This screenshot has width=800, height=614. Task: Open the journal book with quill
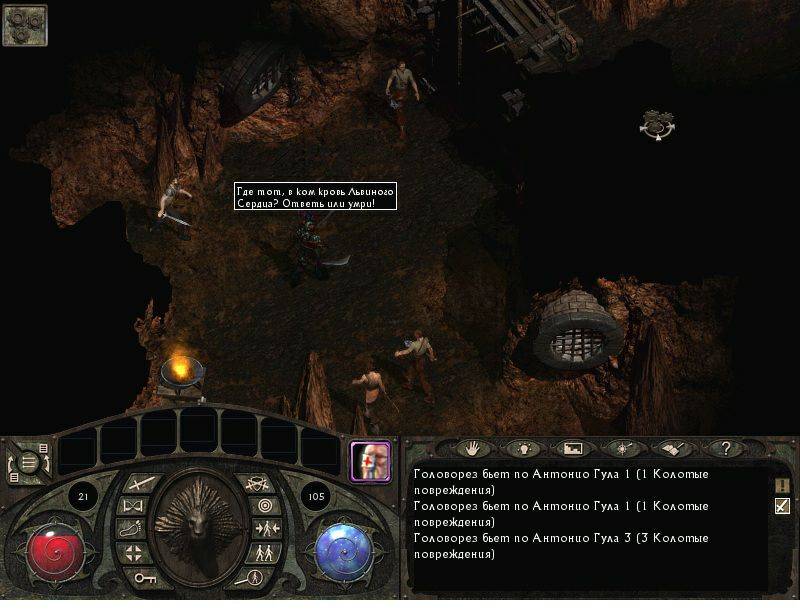[671, 449]
